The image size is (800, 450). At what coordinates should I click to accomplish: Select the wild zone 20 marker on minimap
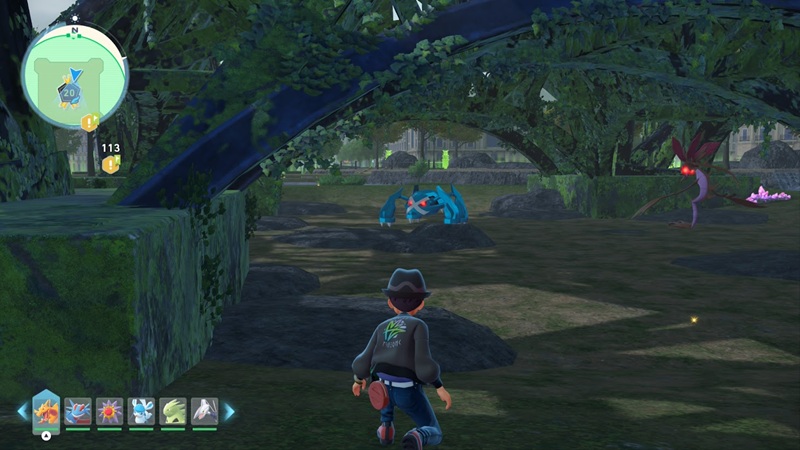click(68, 93)
